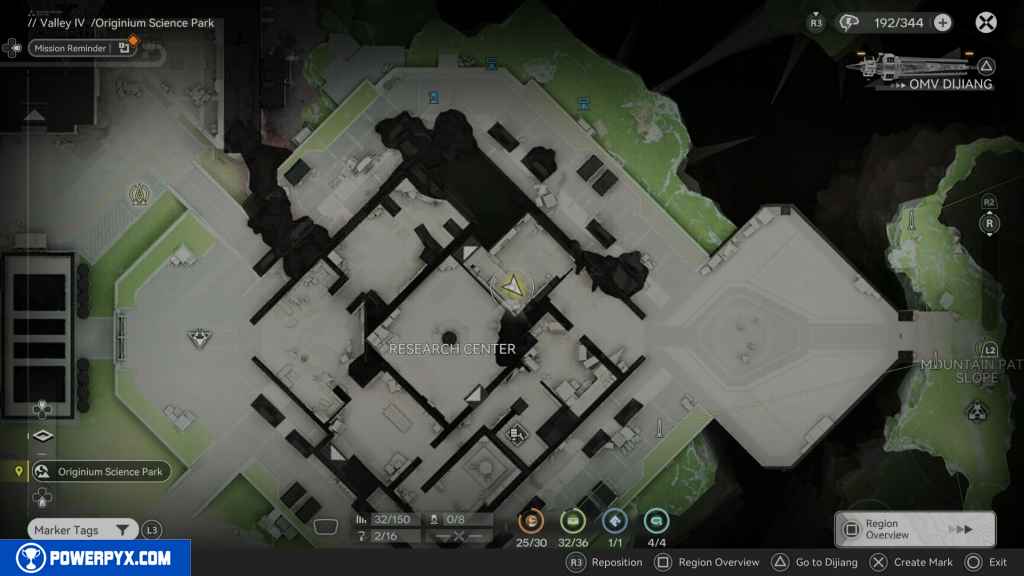Open the Mission Reminder panel

(x=70, y=48)
